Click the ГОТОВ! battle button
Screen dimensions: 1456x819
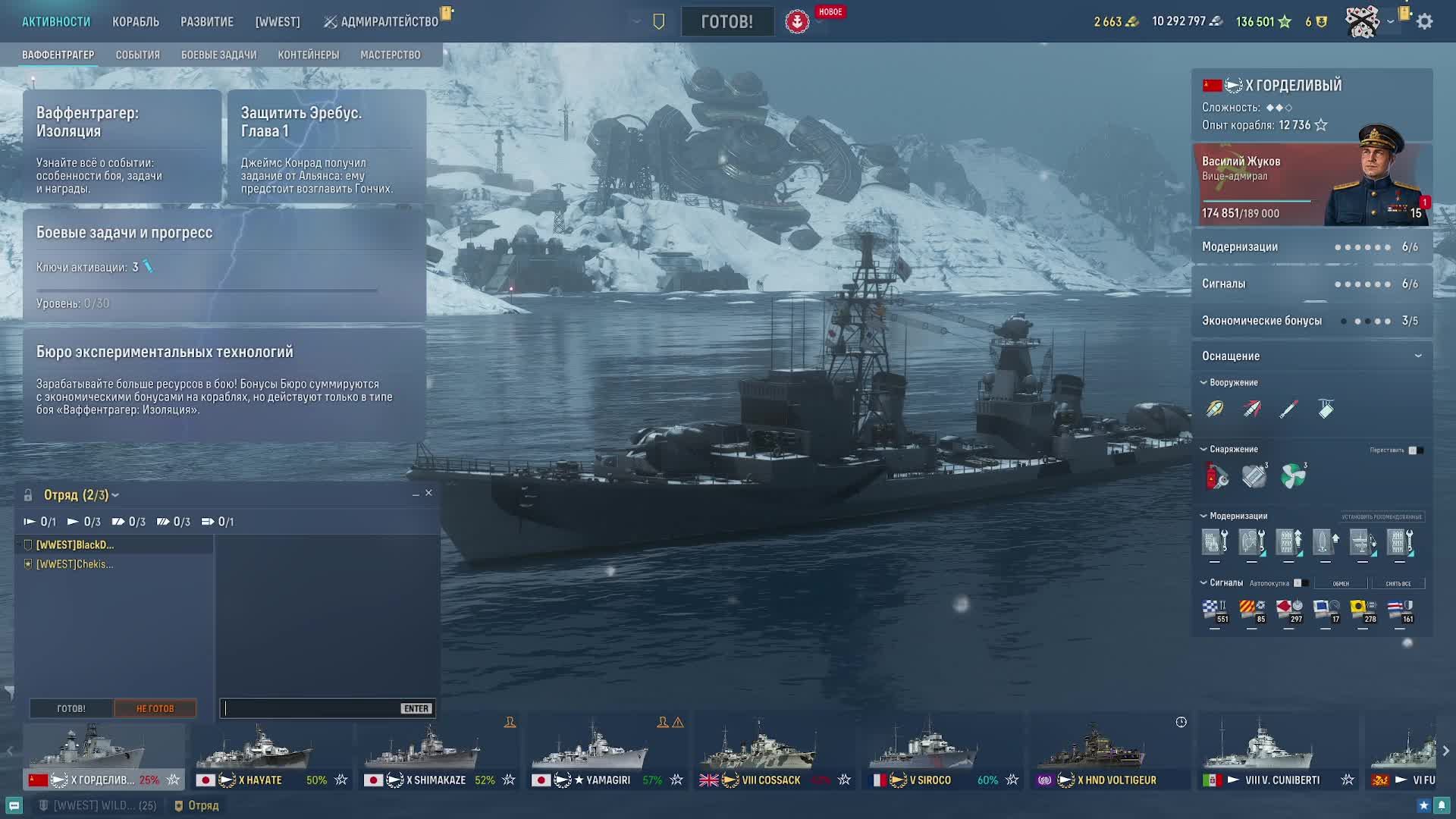coord(726,21)
